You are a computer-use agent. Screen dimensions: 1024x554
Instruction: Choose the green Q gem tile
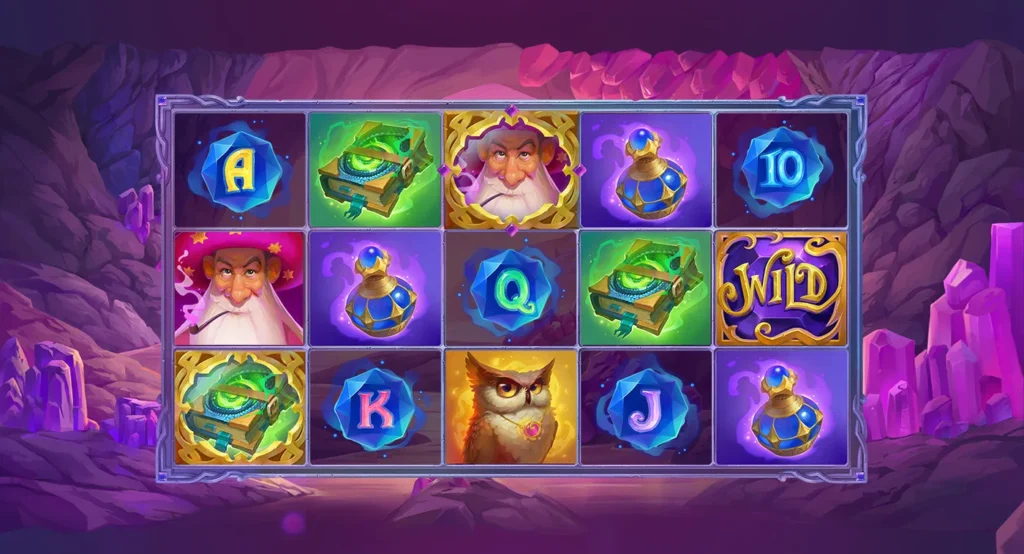(511, 289)
